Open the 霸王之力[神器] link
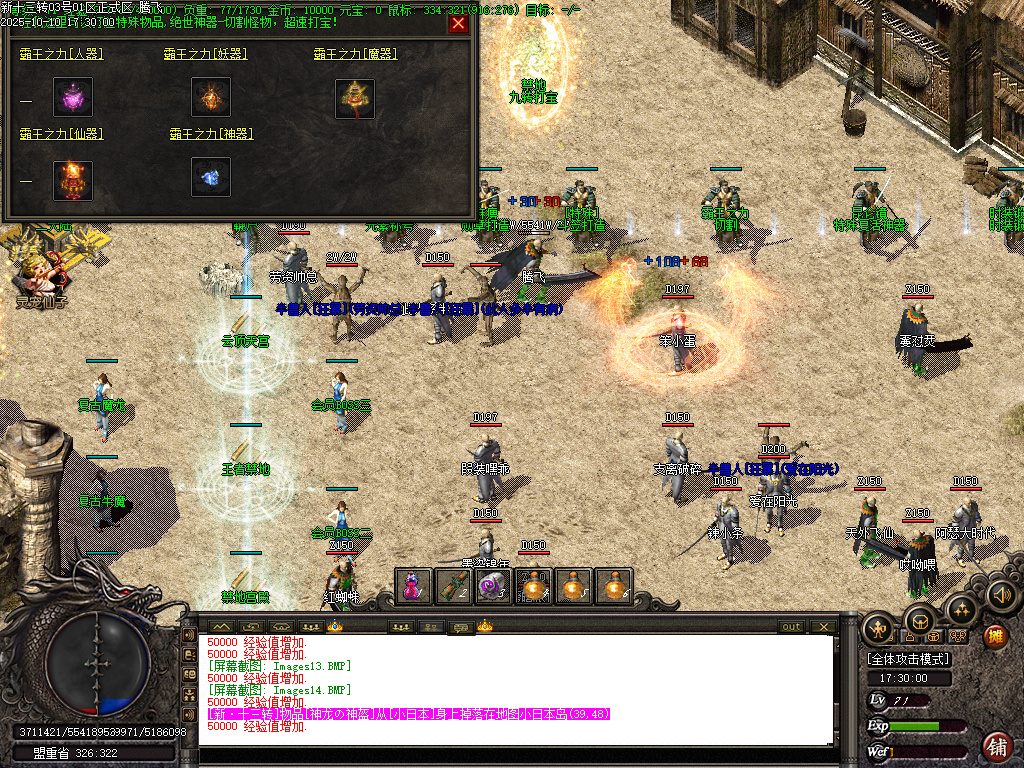Viewport: 1024px width, 768px height. [211, 133]
